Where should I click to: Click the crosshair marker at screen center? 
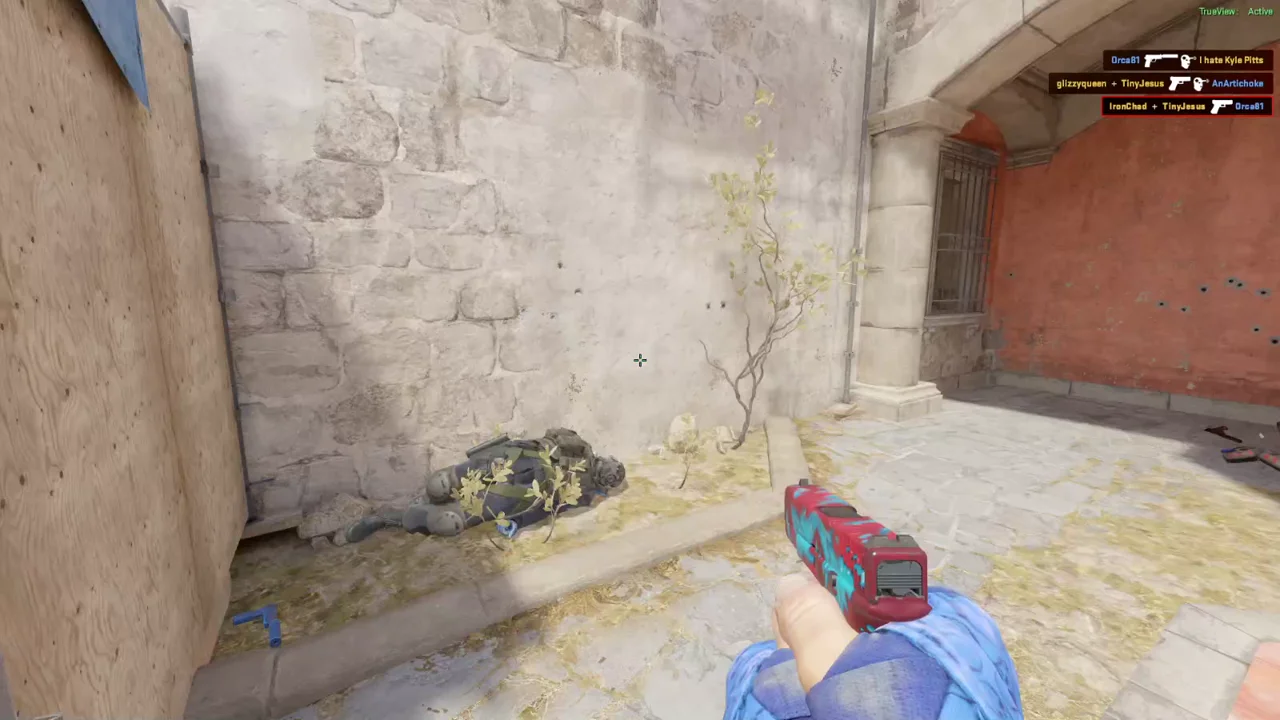click(640, 360)
